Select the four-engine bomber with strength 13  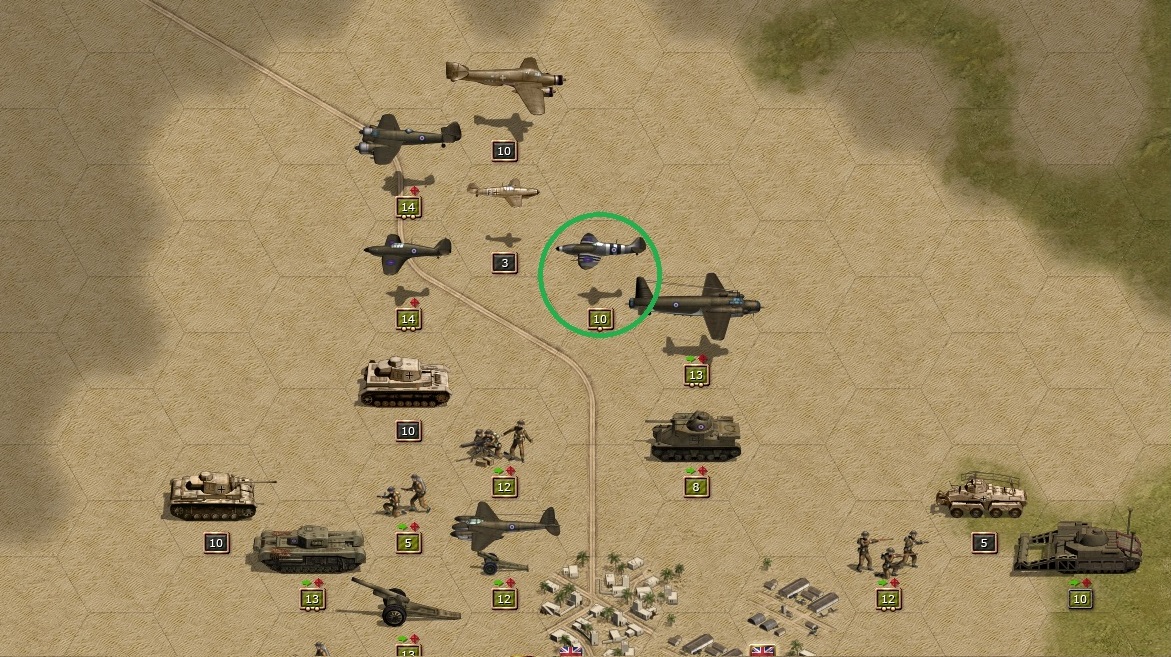coord(696,303)
